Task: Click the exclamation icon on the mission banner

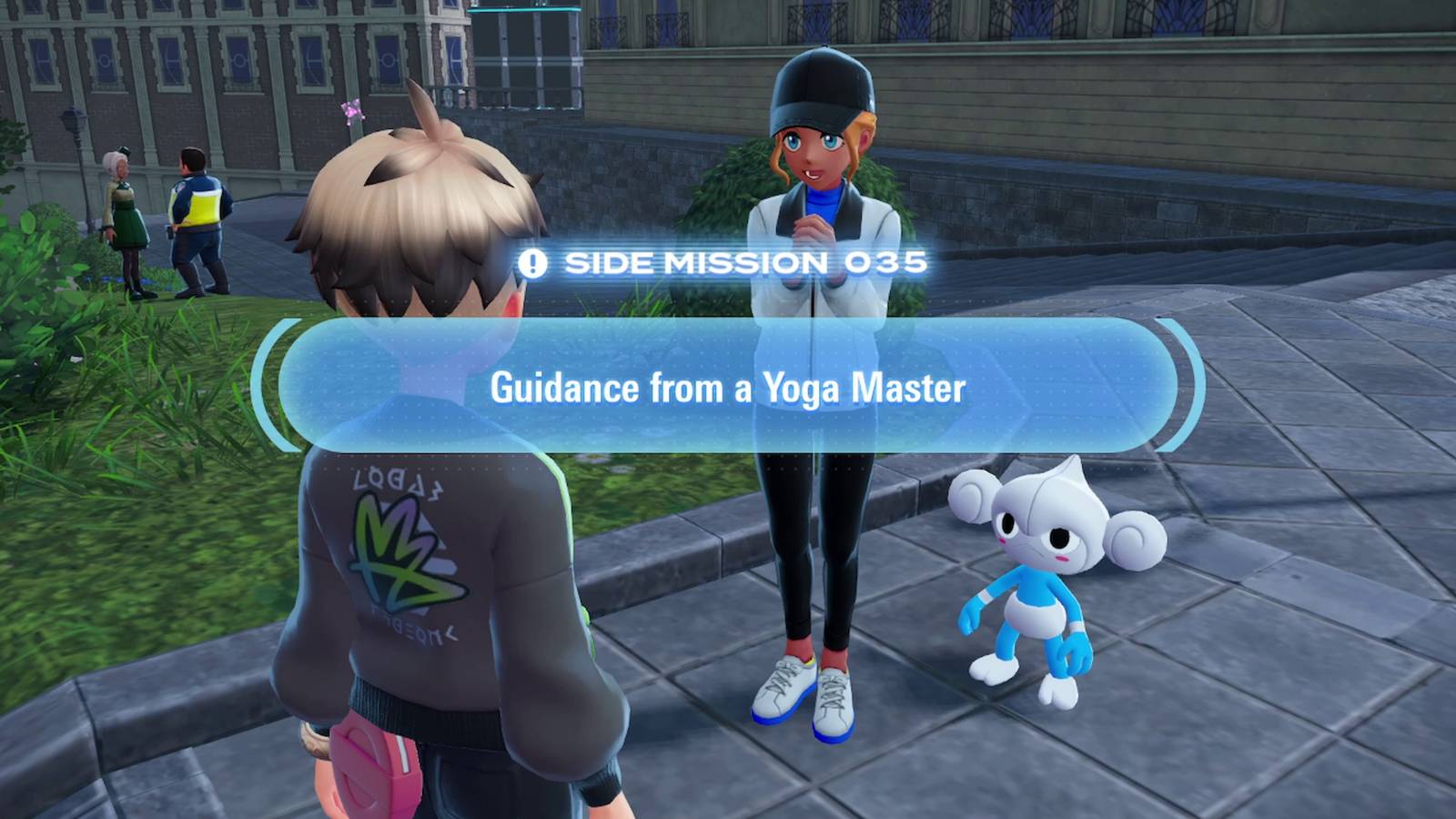Action: tap(535, 262)
